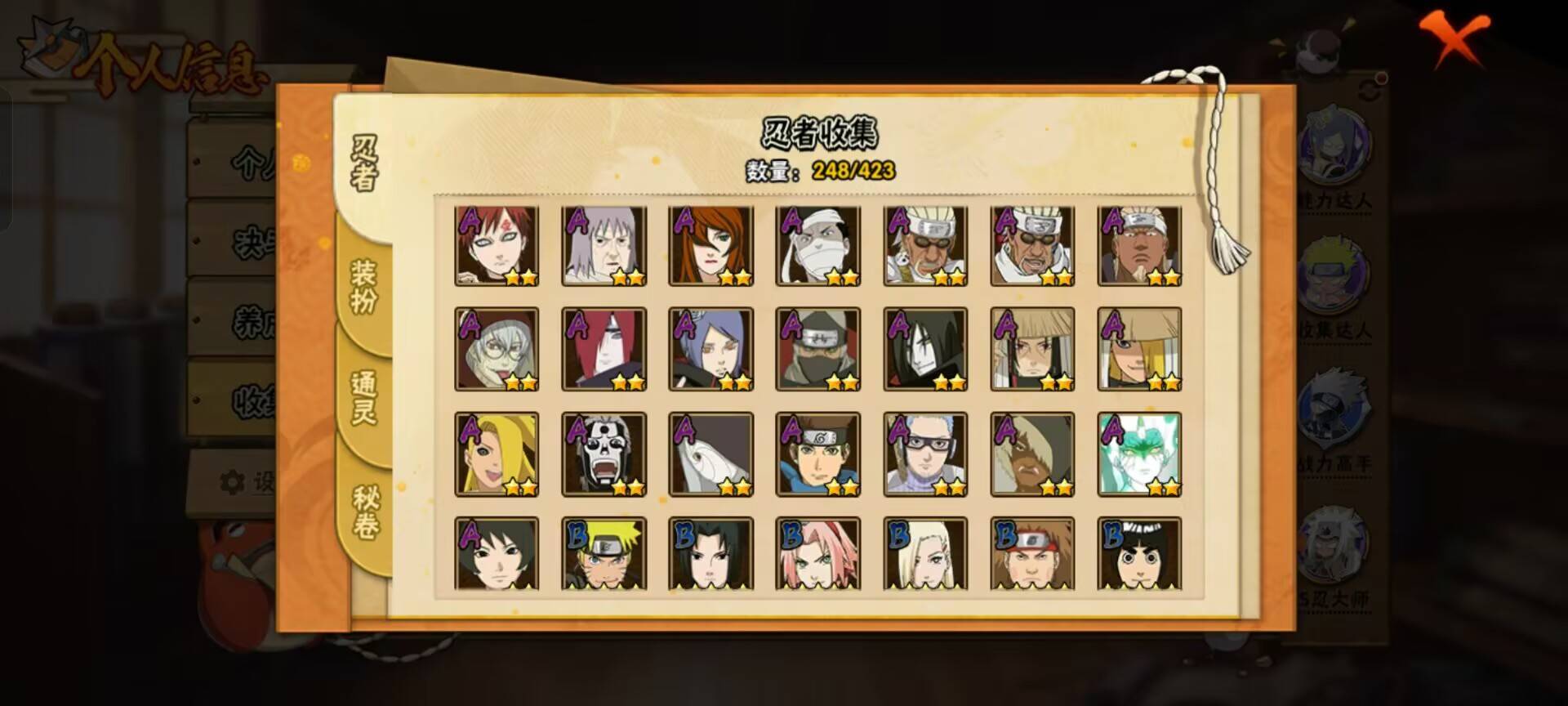
Task: Open the Gaara character portrait
Action: click(497, 245)
